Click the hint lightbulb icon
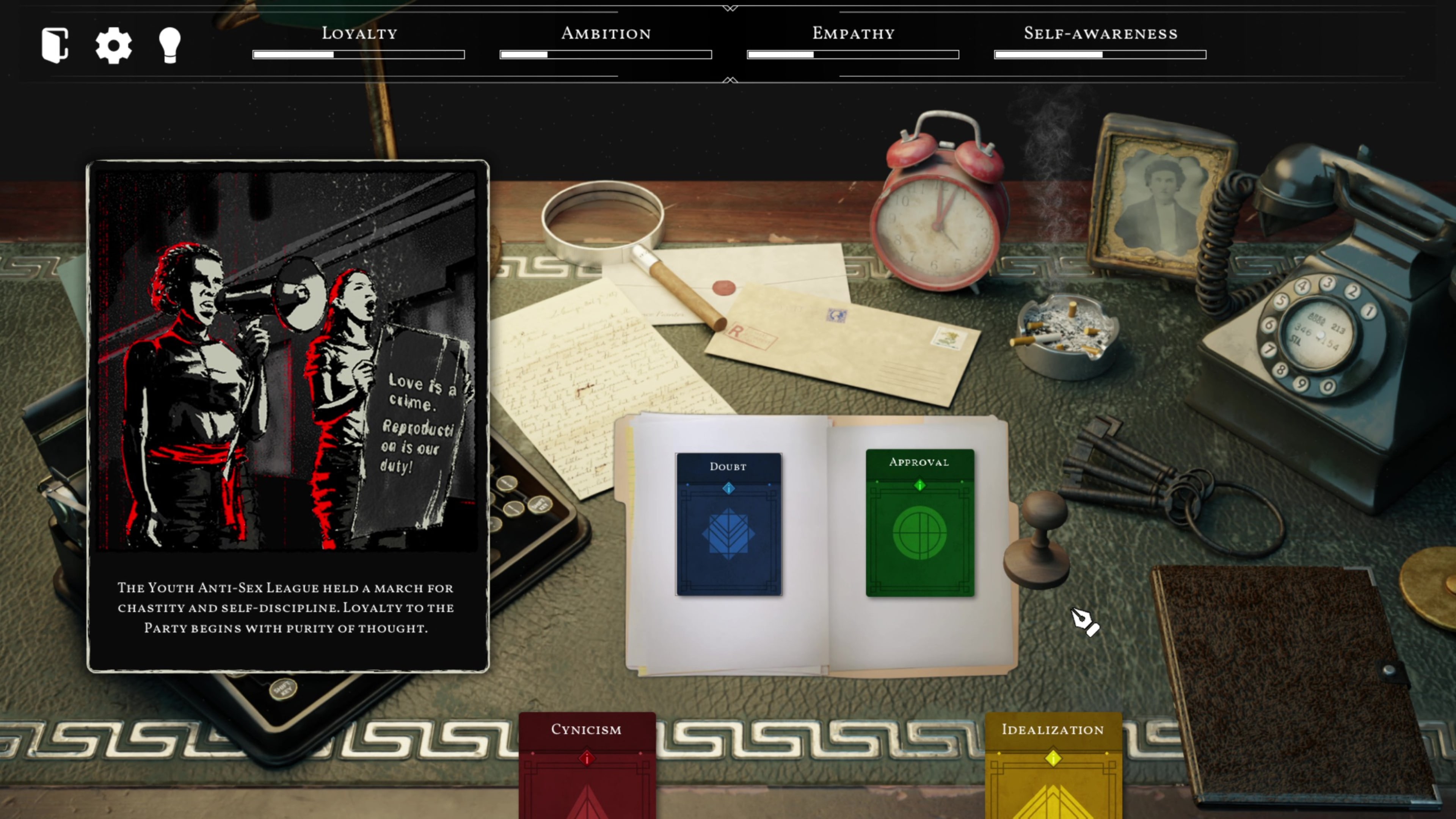Screen dimensions: 1456x819 169,46
